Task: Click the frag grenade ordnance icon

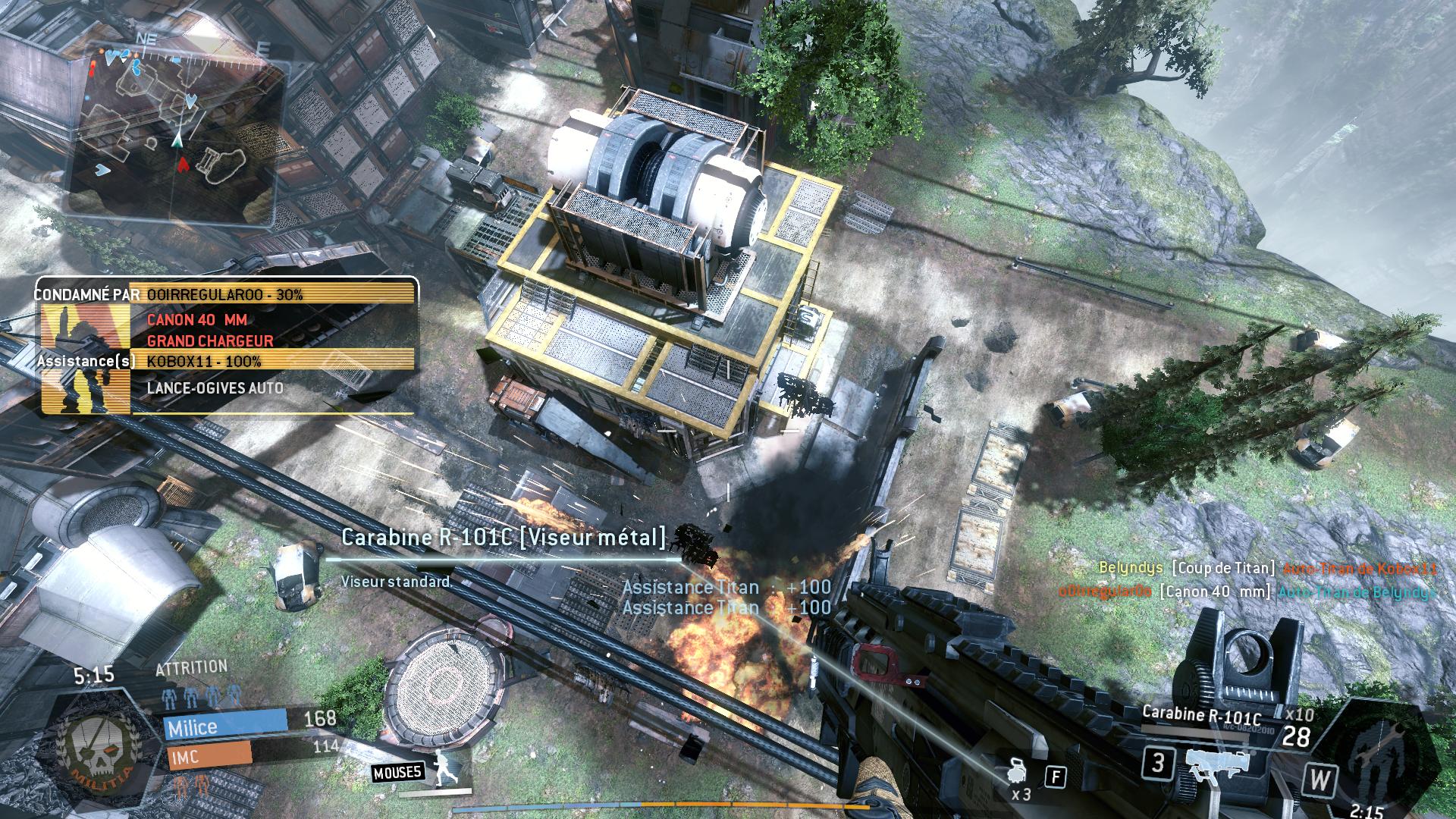Action: tap(1017, 772)
